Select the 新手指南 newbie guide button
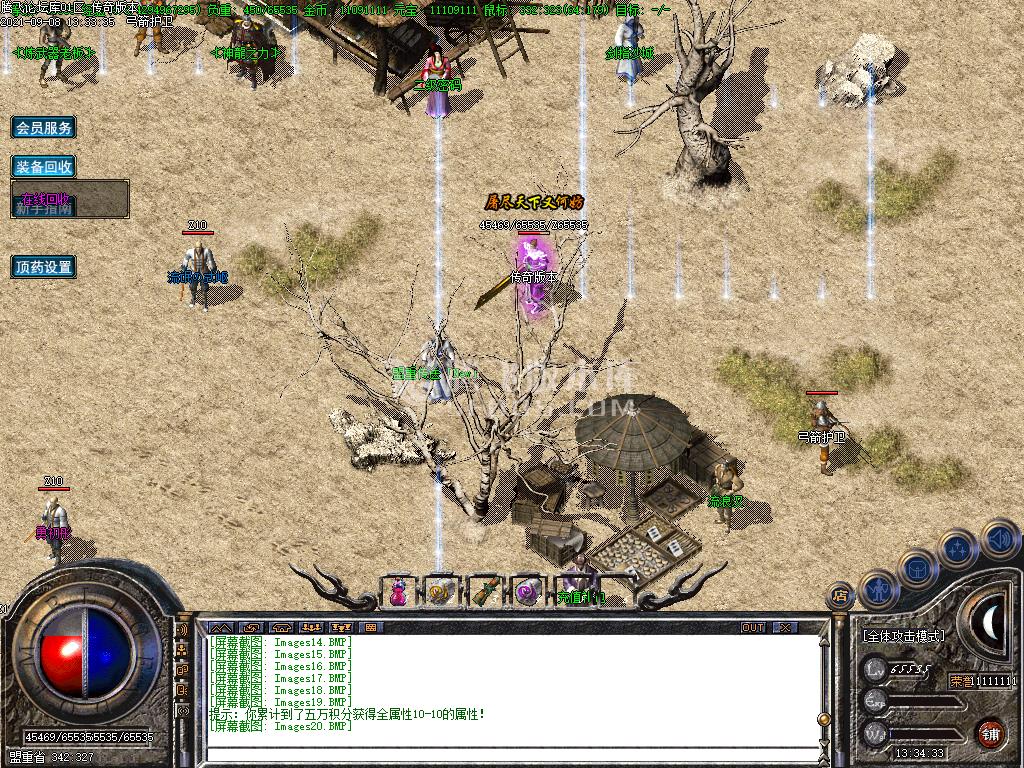Image resolution: width=1024 pixels, height=768 pixels. coord(44,209)
